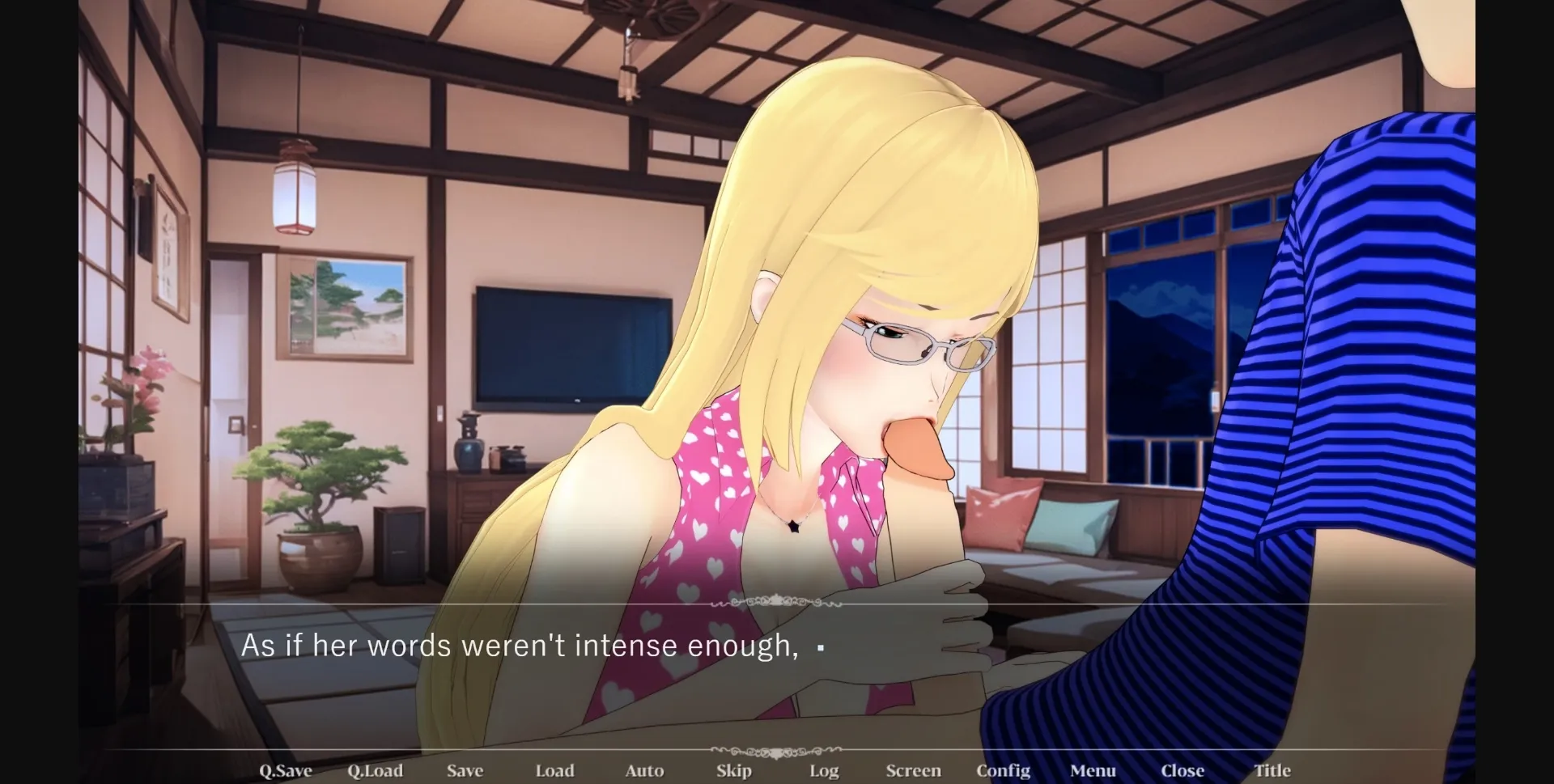This screenshot has height=784, width=1554.
Task: Enable Auto text advance mode
Action: coord(644,770)
